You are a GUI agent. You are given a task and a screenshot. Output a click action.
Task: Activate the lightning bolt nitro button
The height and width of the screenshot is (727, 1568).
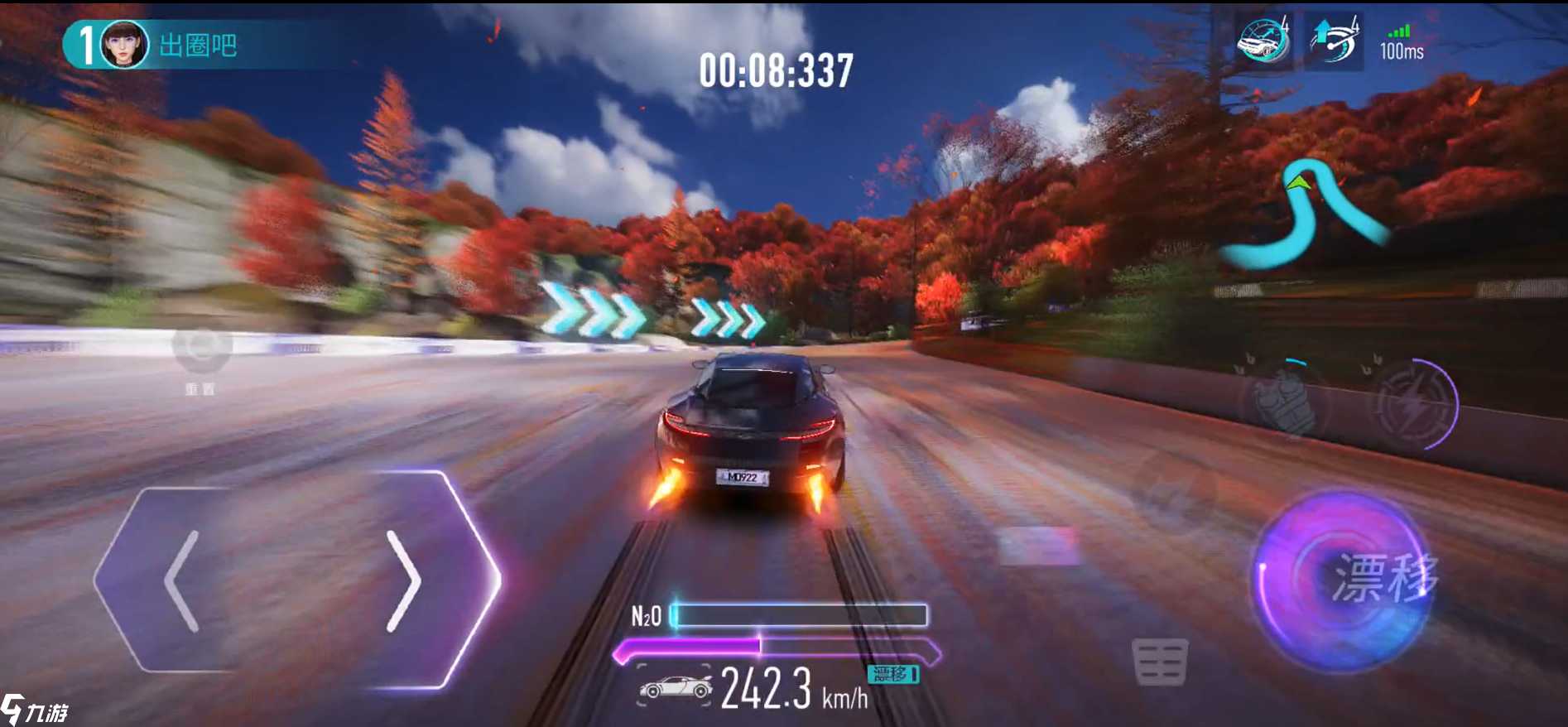(1413, 406)
